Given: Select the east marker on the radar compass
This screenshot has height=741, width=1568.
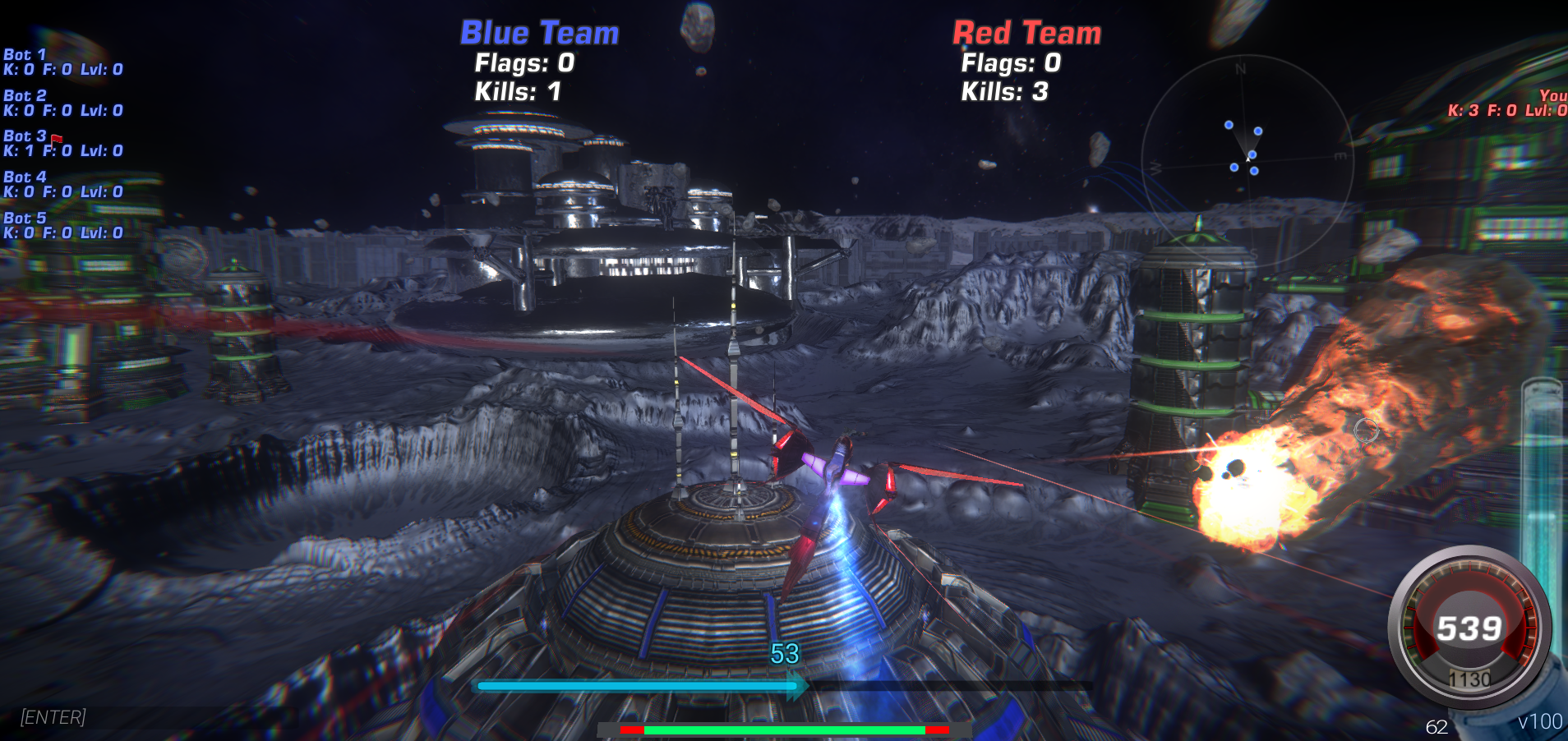Looking at the screenshot, I should 1340,156.
